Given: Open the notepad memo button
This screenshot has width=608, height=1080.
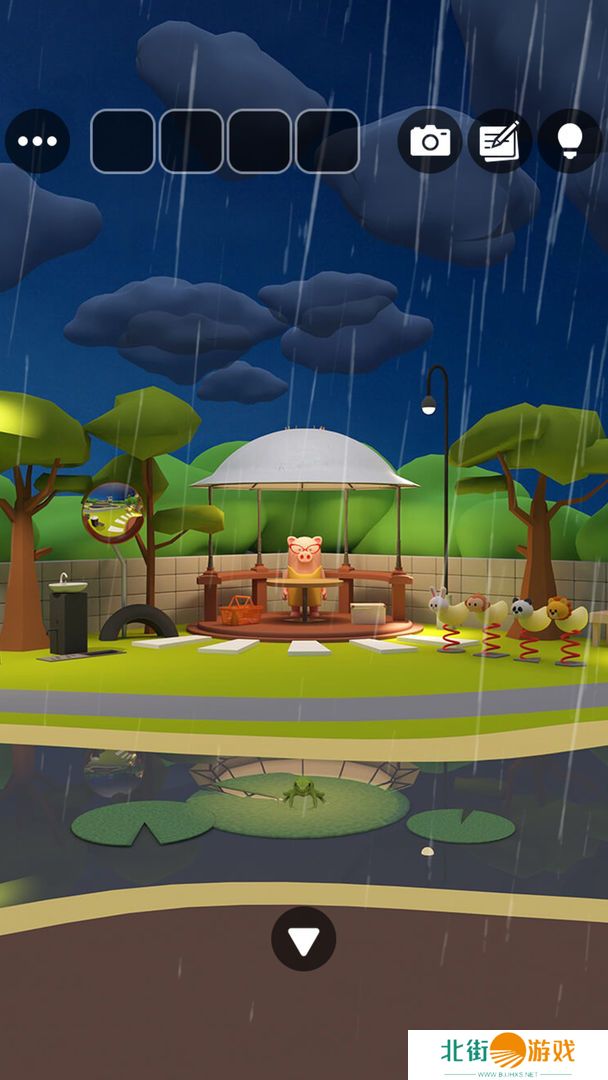Looking at the screenshot, I should click(x=500, y=141).
